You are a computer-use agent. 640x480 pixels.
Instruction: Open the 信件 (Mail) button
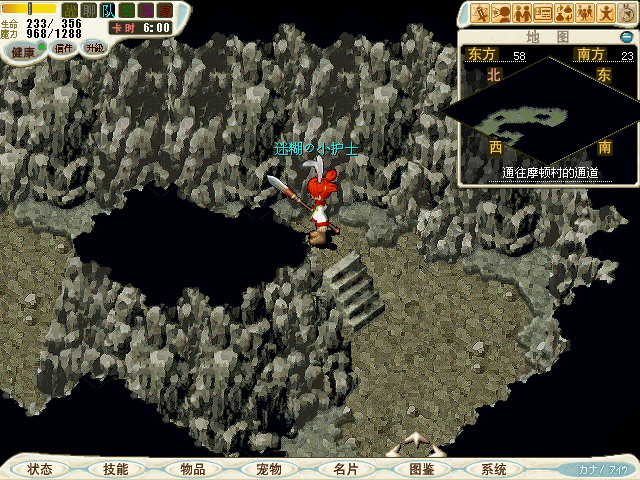(60, 48)
